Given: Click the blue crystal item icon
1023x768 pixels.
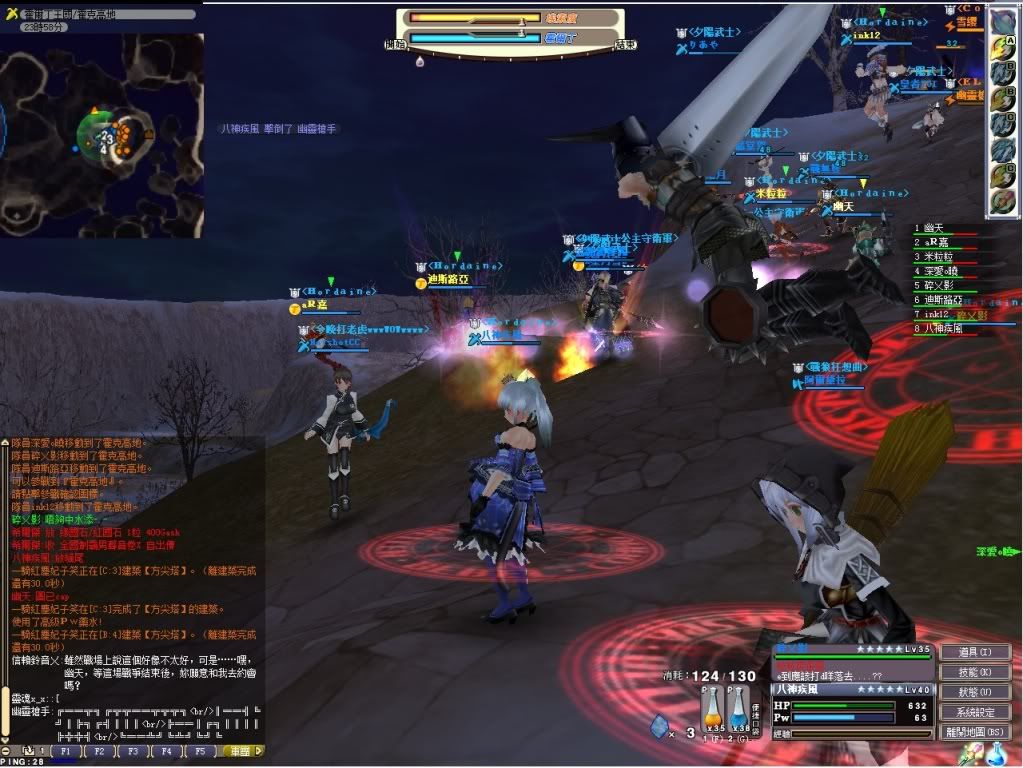Looking at the screenshot, I should coord(660,725).
